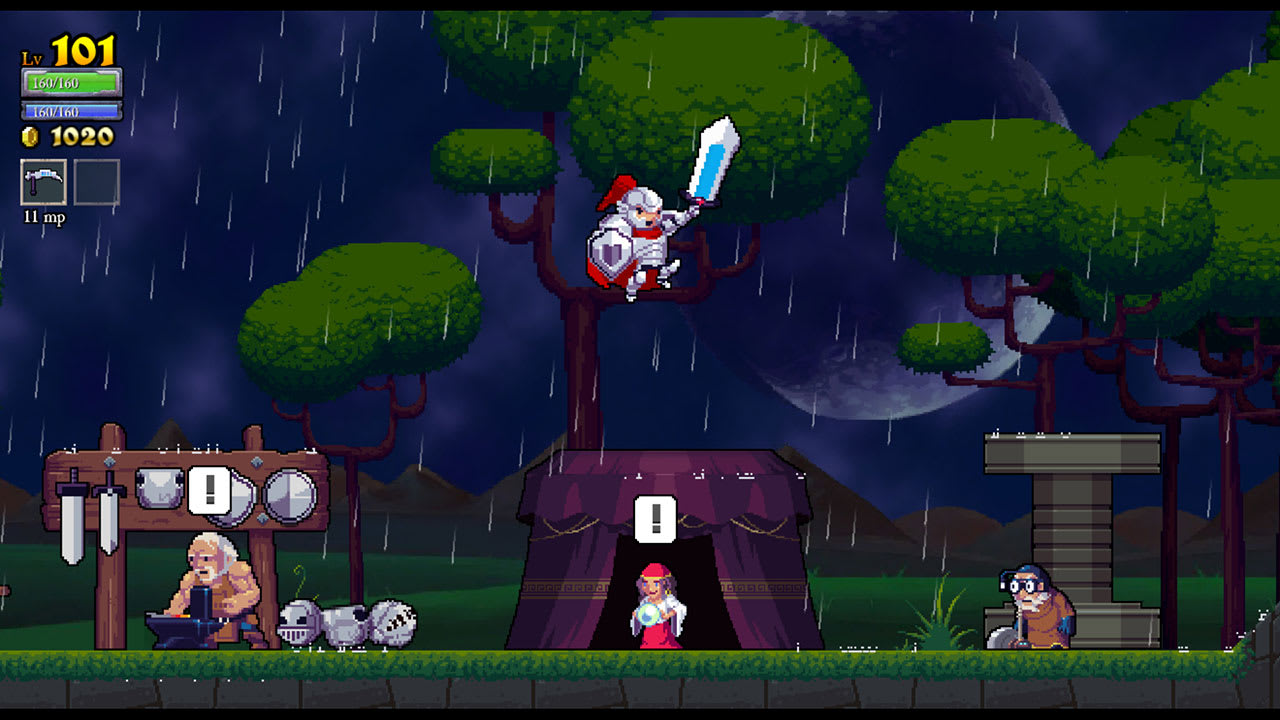Click the green health bar showing 160/160

tap(72, 84)
